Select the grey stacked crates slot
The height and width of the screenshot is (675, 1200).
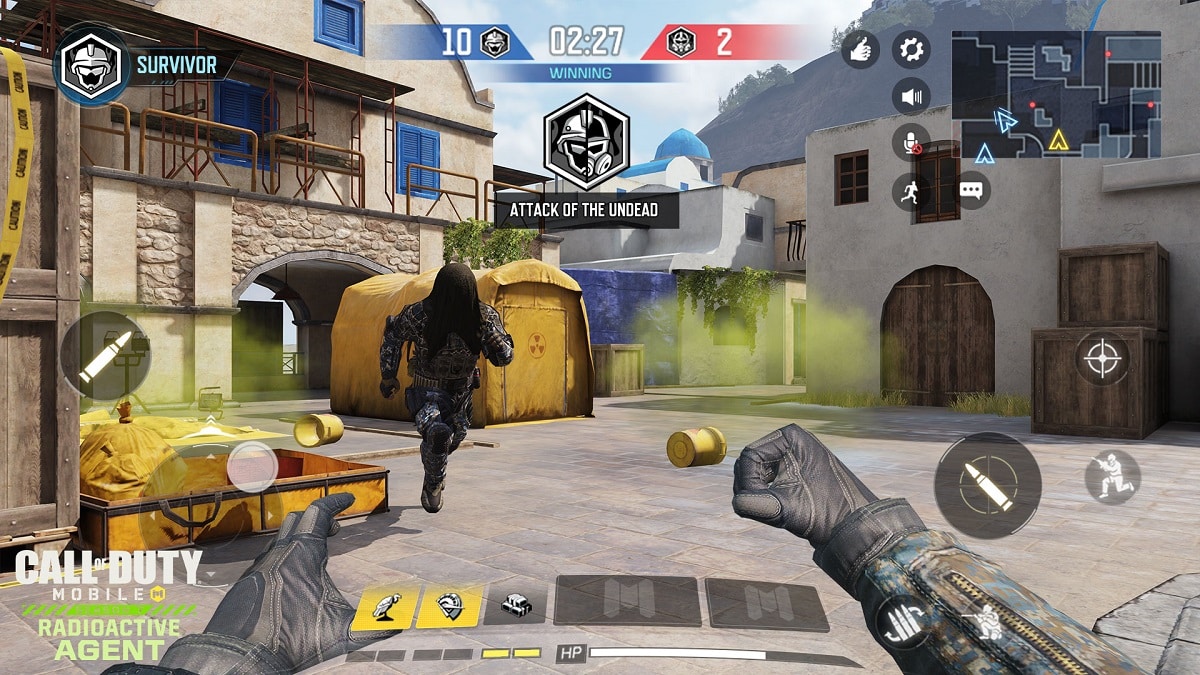[x=515, y=604]
